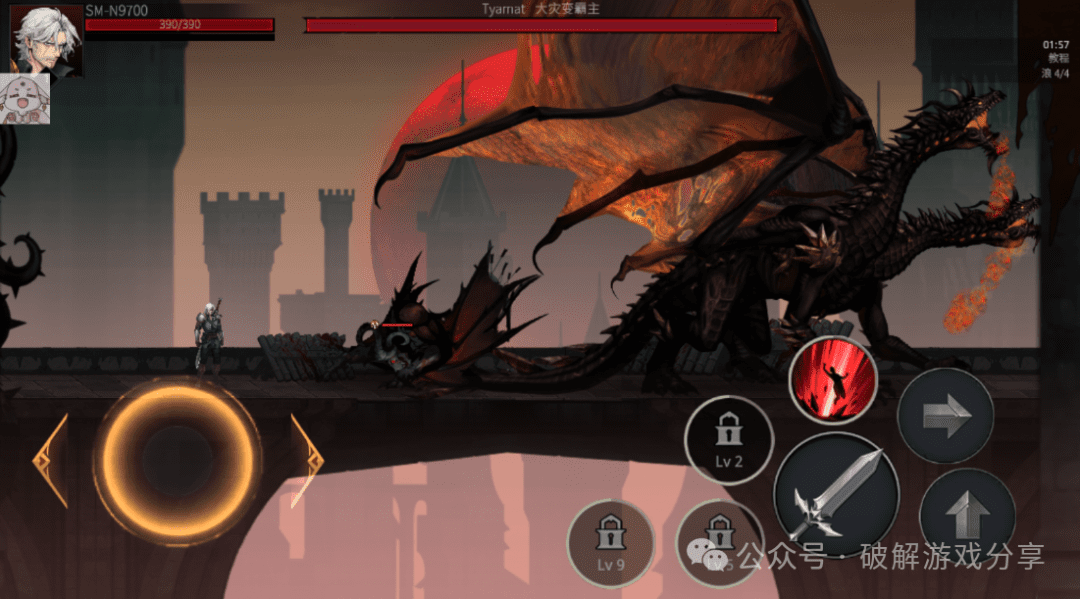Image resolution: width=1080 pixels, height=599 pixels.
Task: Select the locked Lv 2 skill slot
Action: (729, 441)
